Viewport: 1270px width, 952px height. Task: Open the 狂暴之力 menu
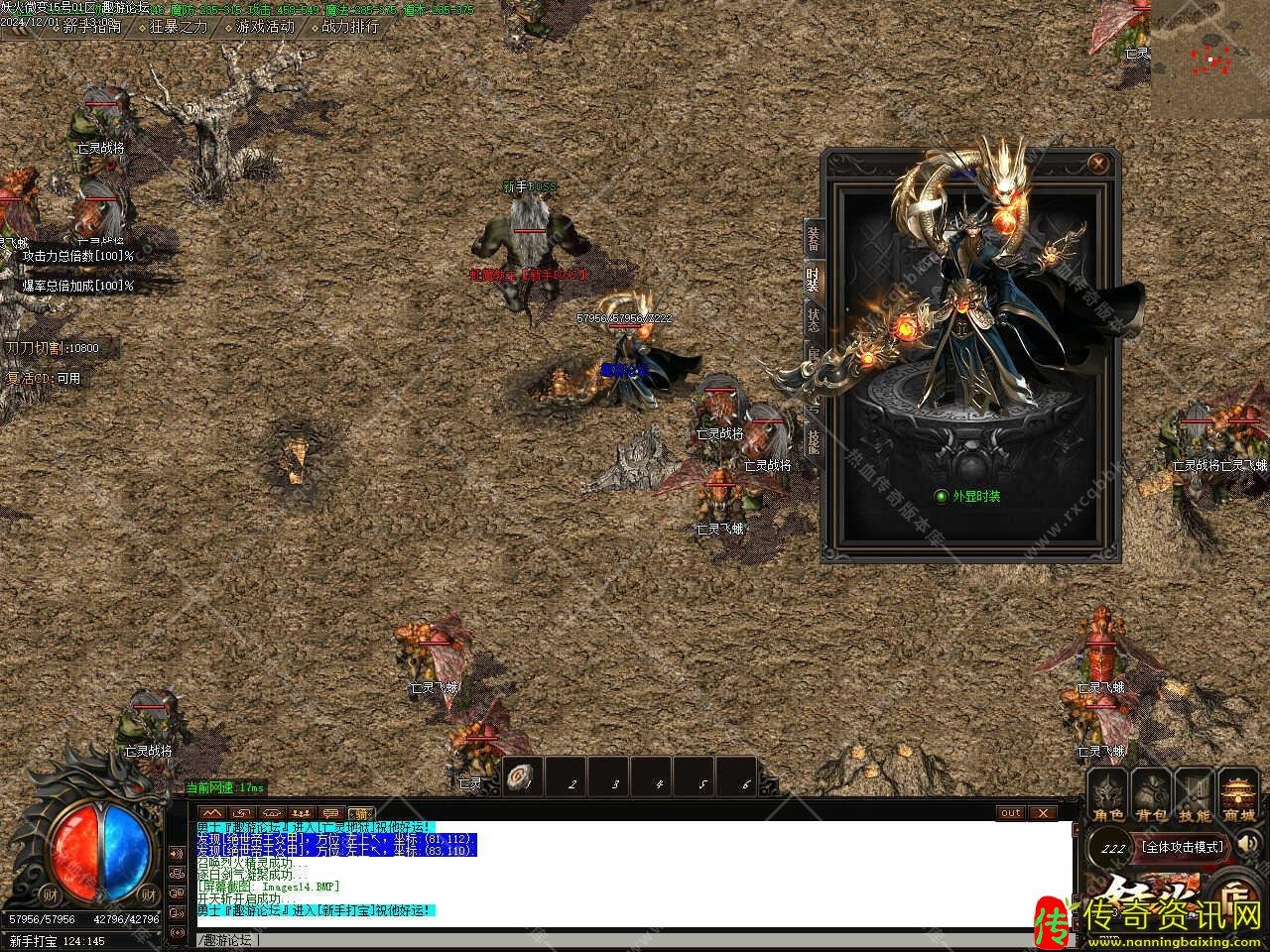pos(179,27)
